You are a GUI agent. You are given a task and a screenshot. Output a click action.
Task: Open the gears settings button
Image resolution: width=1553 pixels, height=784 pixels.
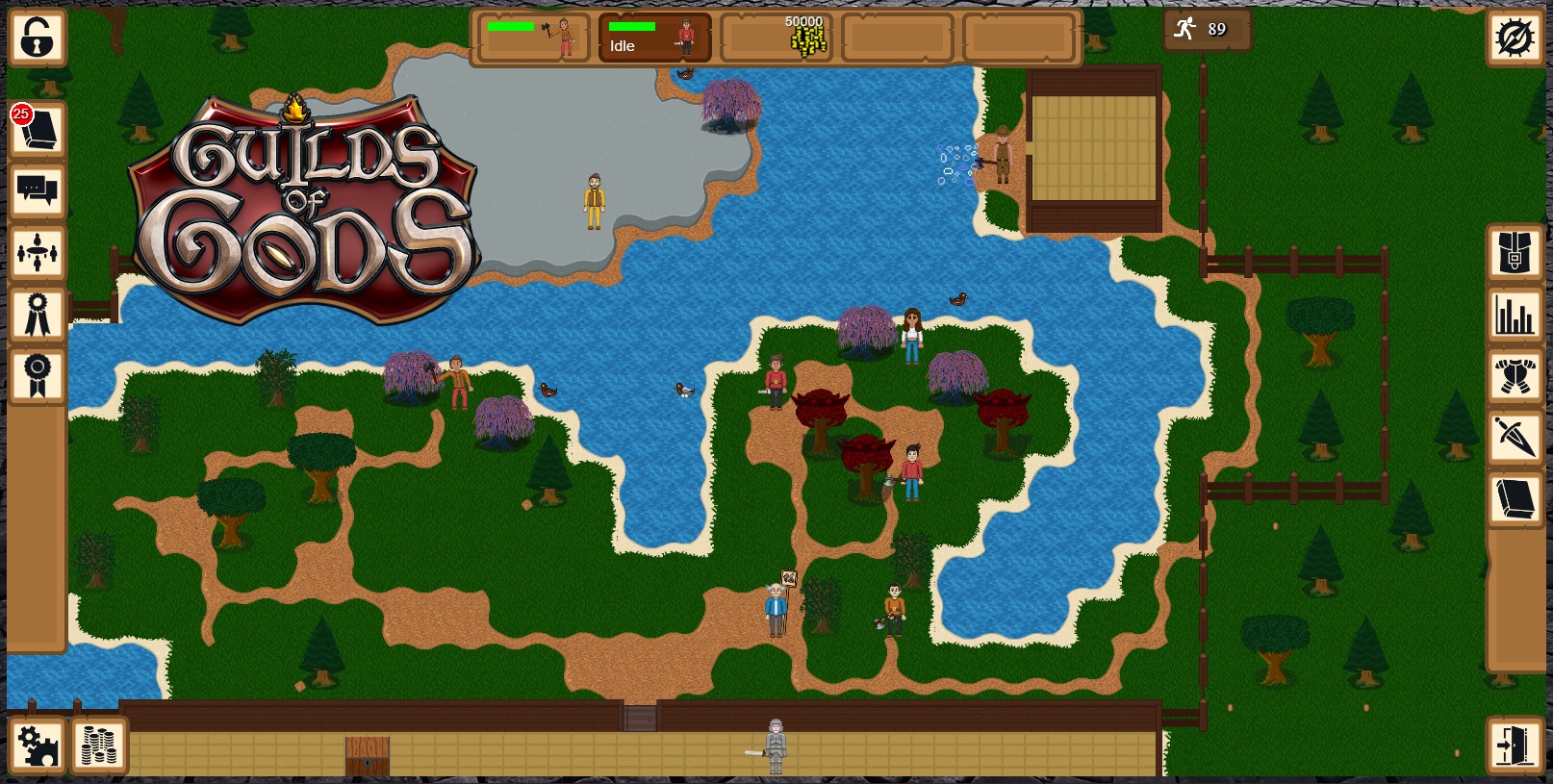click(x=38, y=746)
